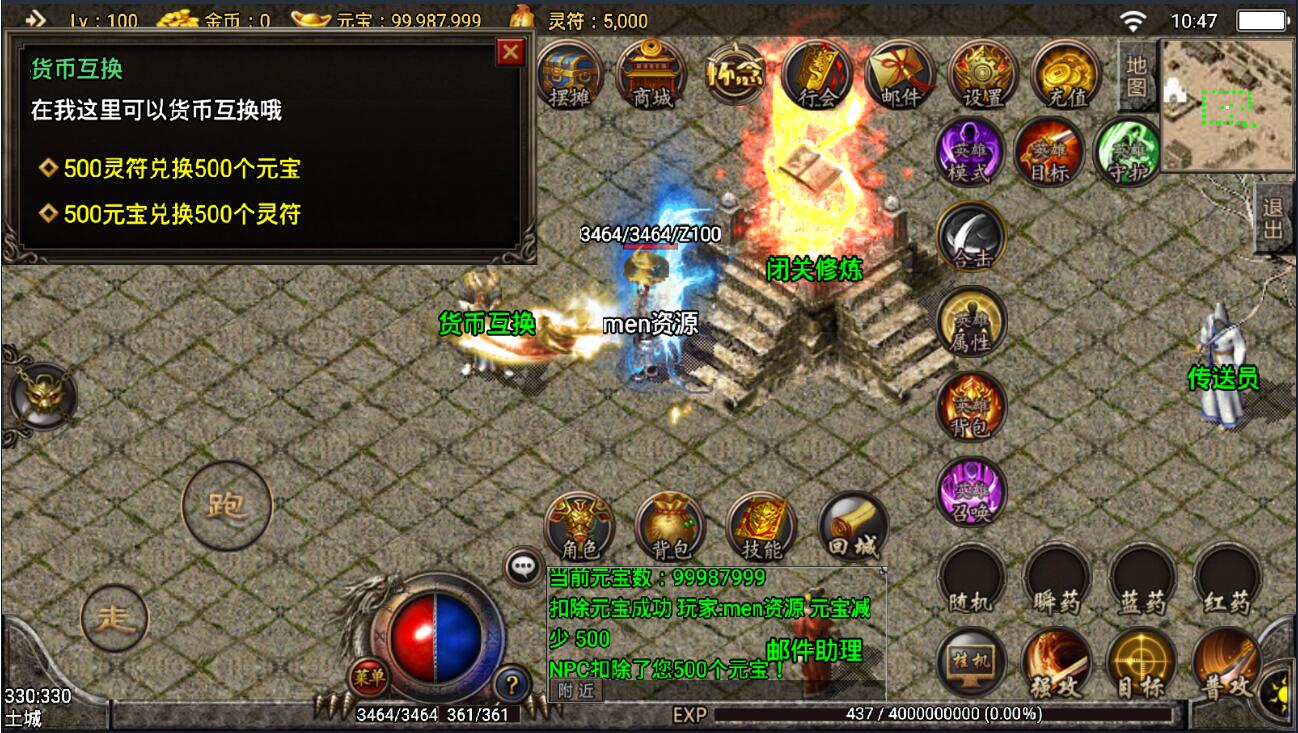Switch to 跑 run mode
Screen dimensions: 1298x733
coord(227,505)
